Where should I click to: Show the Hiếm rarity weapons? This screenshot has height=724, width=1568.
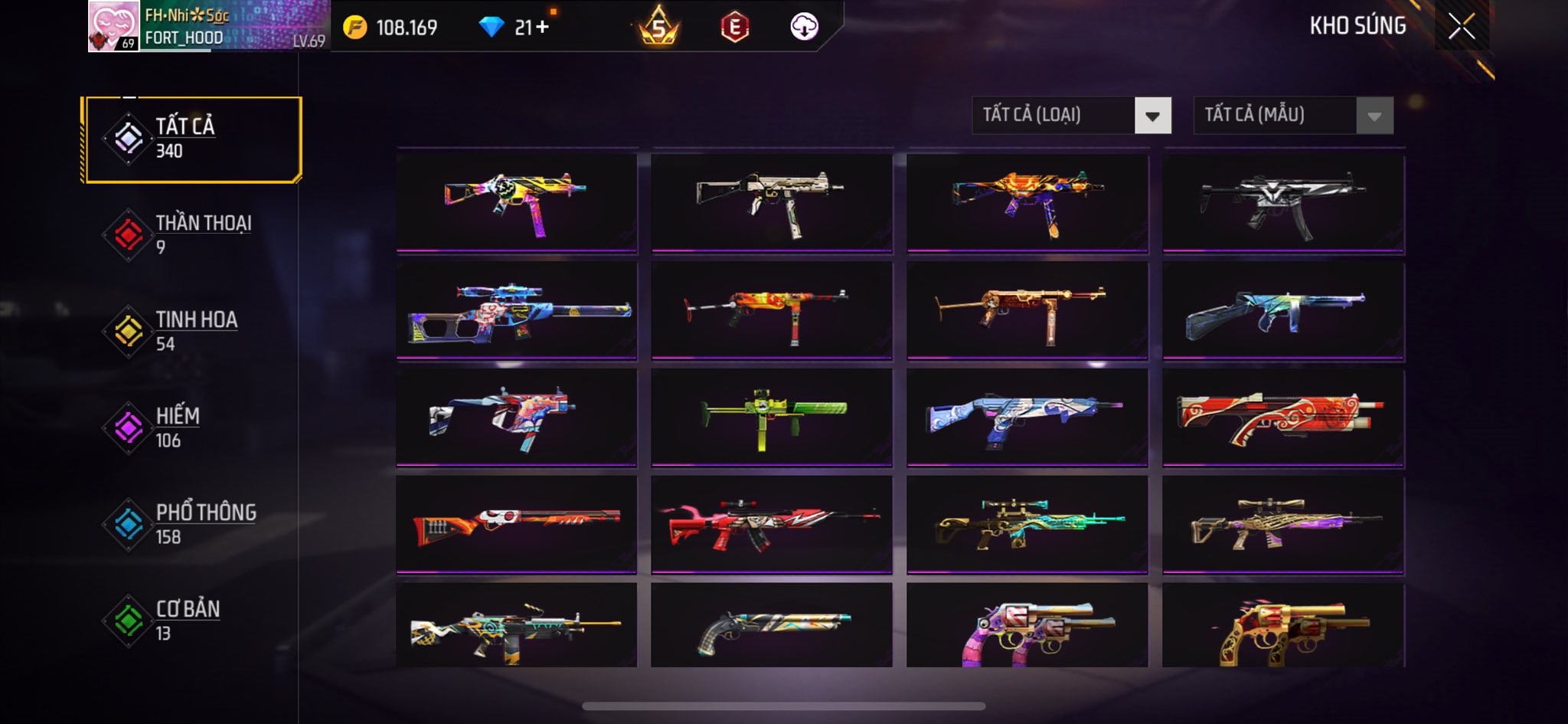(x=191, y=428)
